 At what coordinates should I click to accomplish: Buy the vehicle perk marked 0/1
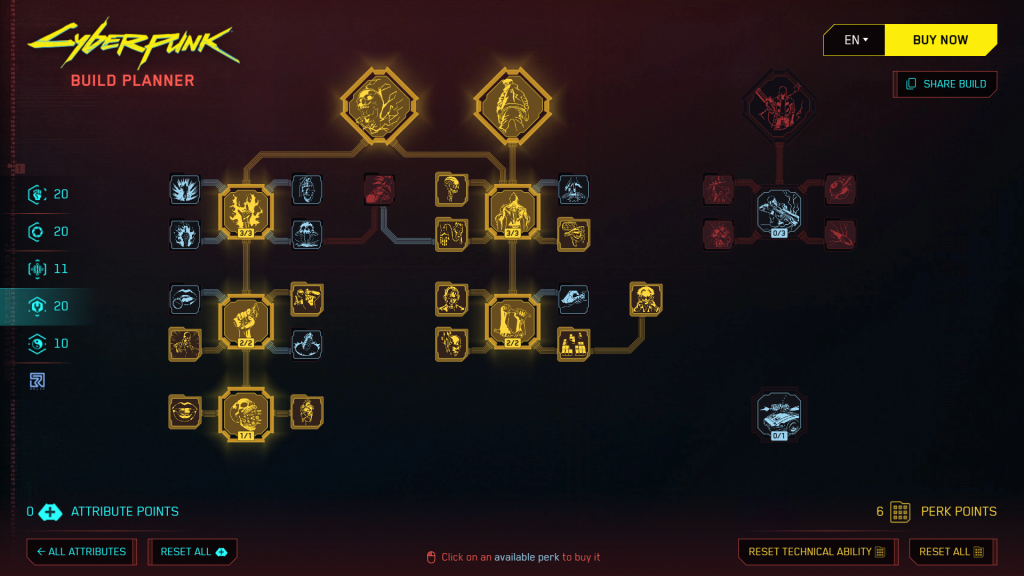click(x=779, y=415)
